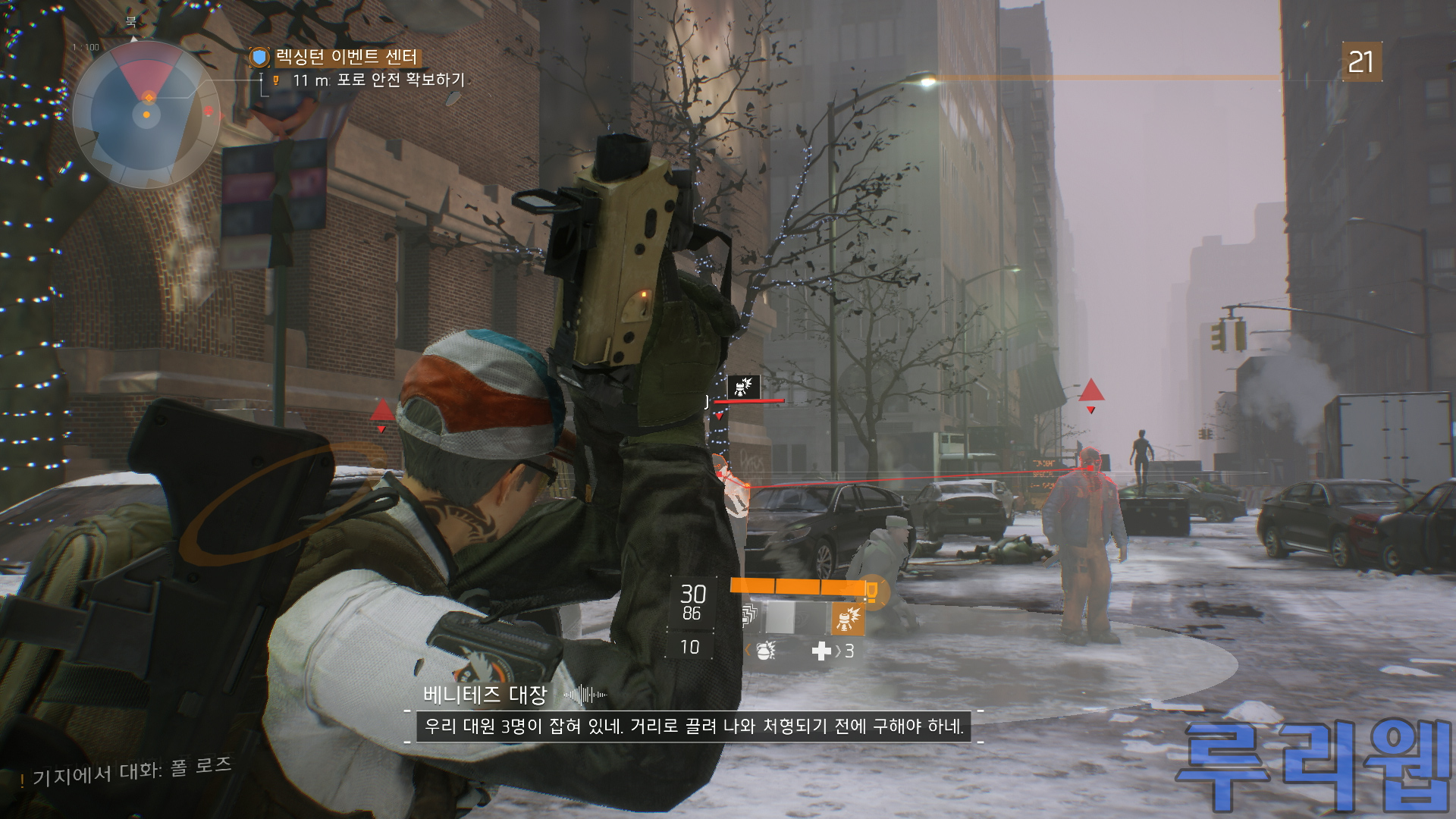Select the grenade icon

point(765,651)
